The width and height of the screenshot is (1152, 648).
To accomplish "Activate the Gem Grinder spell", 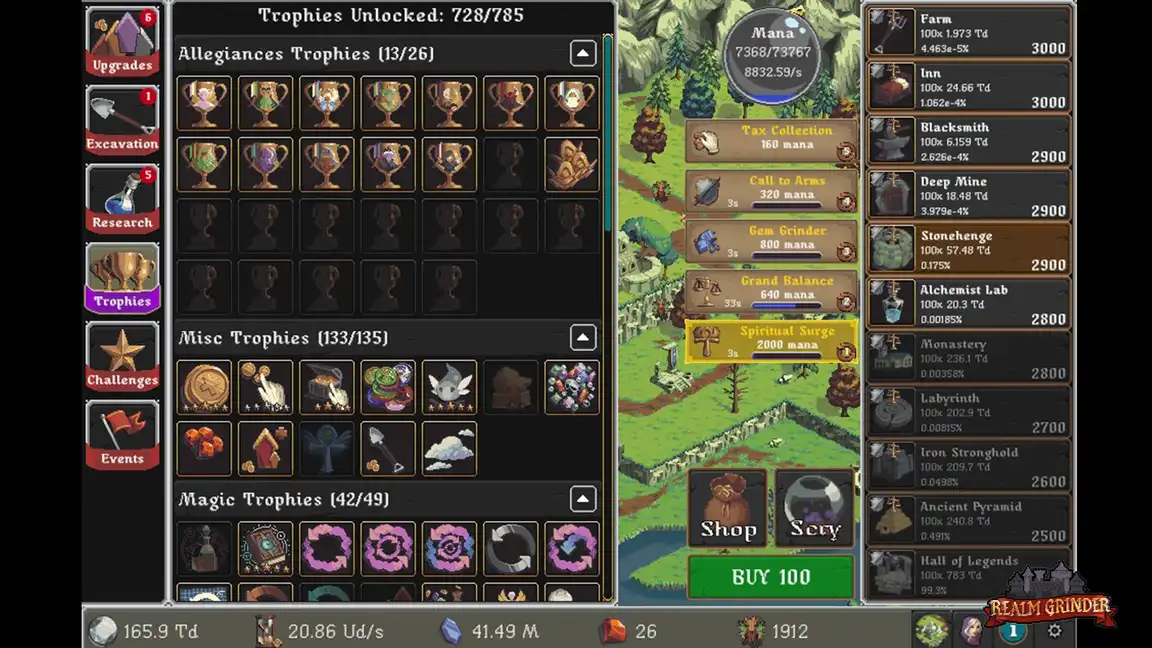I will 771,241.
